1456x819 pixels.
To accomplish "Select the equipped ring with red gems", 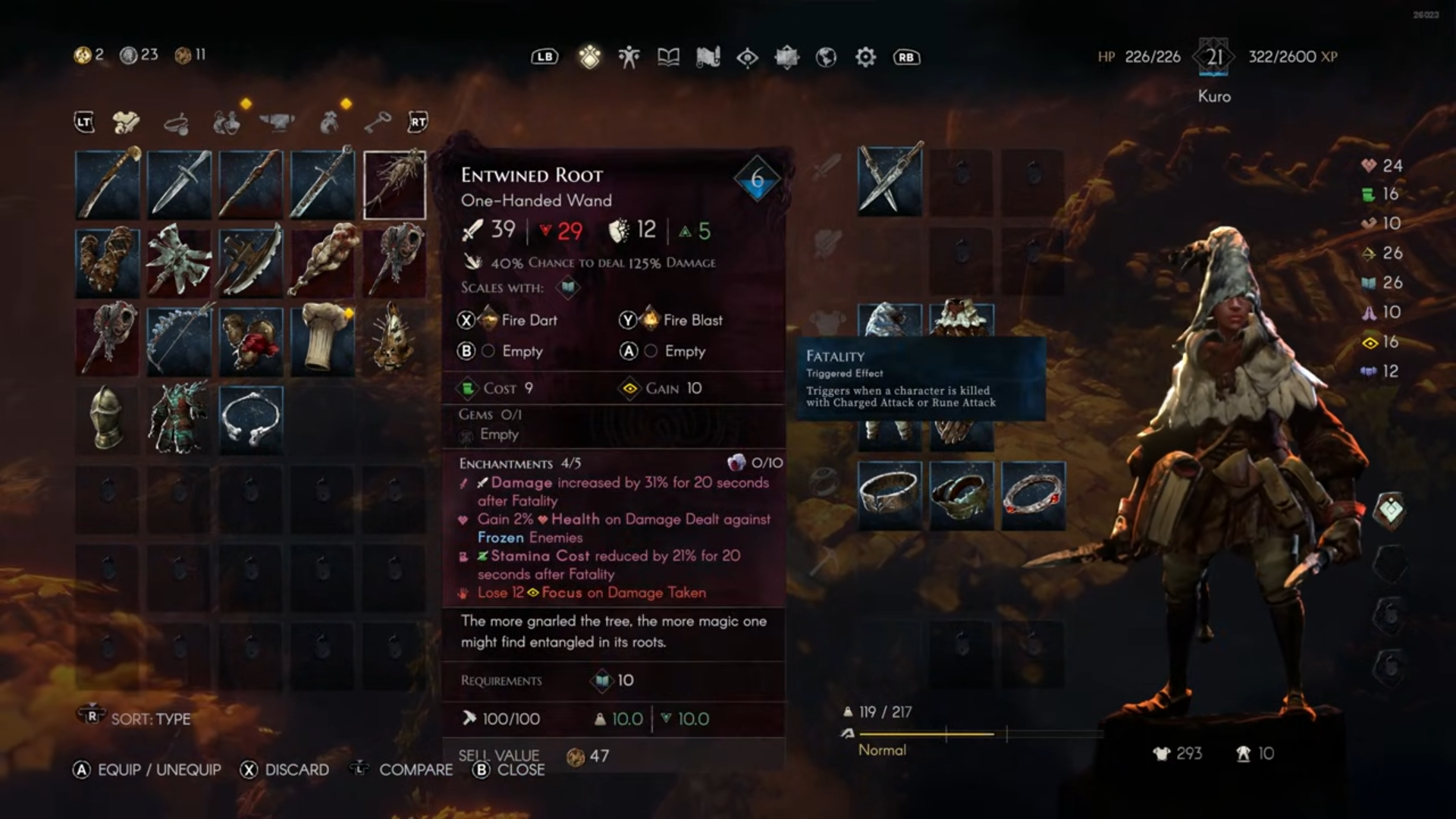I will pos(1033,495).
